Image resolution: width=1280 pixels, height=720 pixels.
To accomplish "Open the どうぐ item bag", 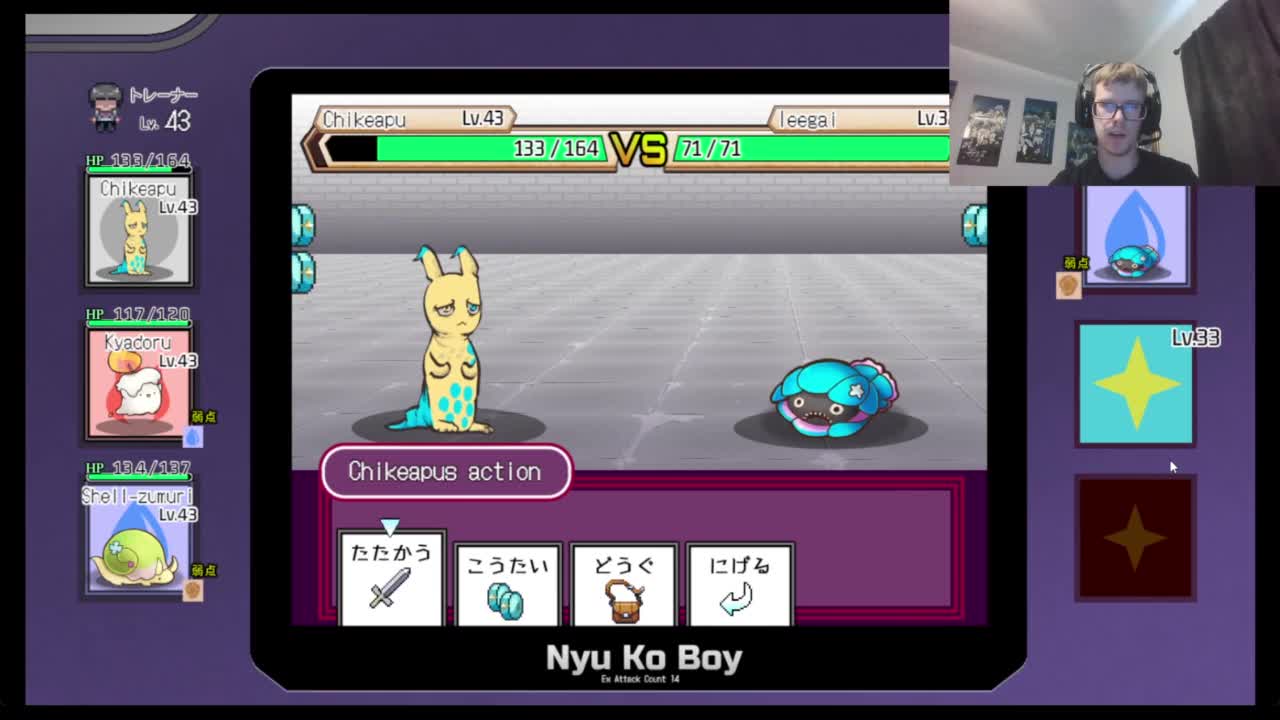I will click(624, 584).
